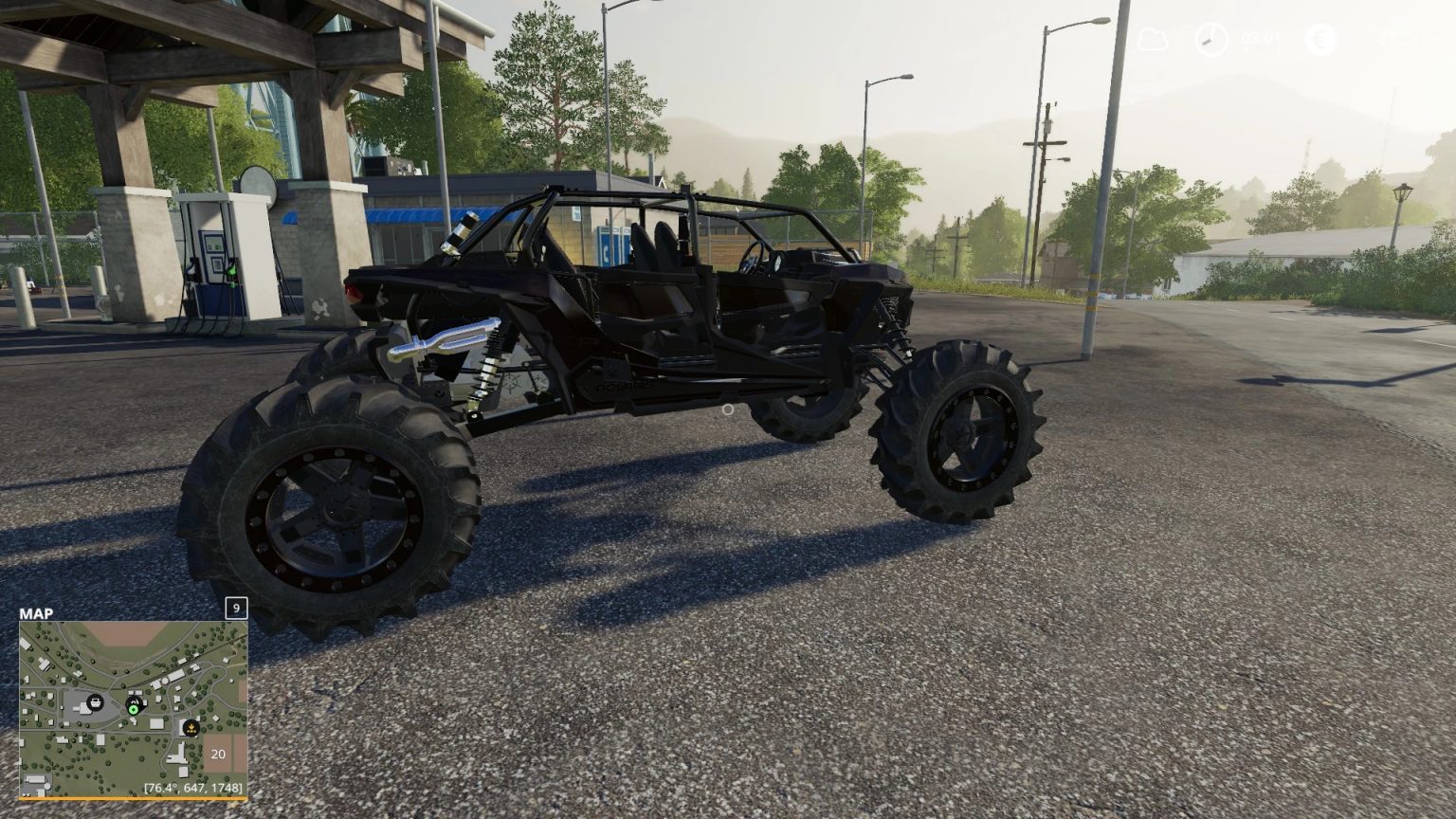Click the weather cloud icon in the HUD
1456x819 pixels.
[1152, 38]
